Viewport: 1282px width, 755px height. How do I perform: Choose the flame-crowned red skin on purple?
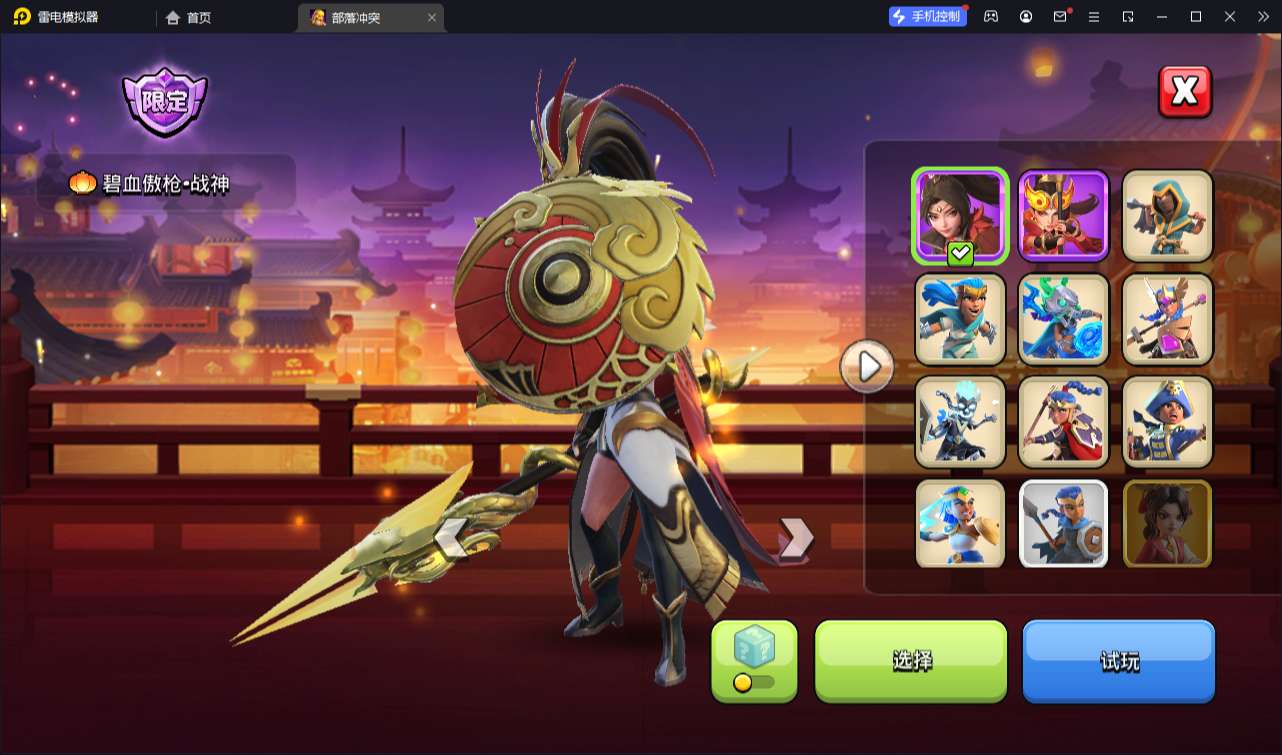[x=1063, y=216]
